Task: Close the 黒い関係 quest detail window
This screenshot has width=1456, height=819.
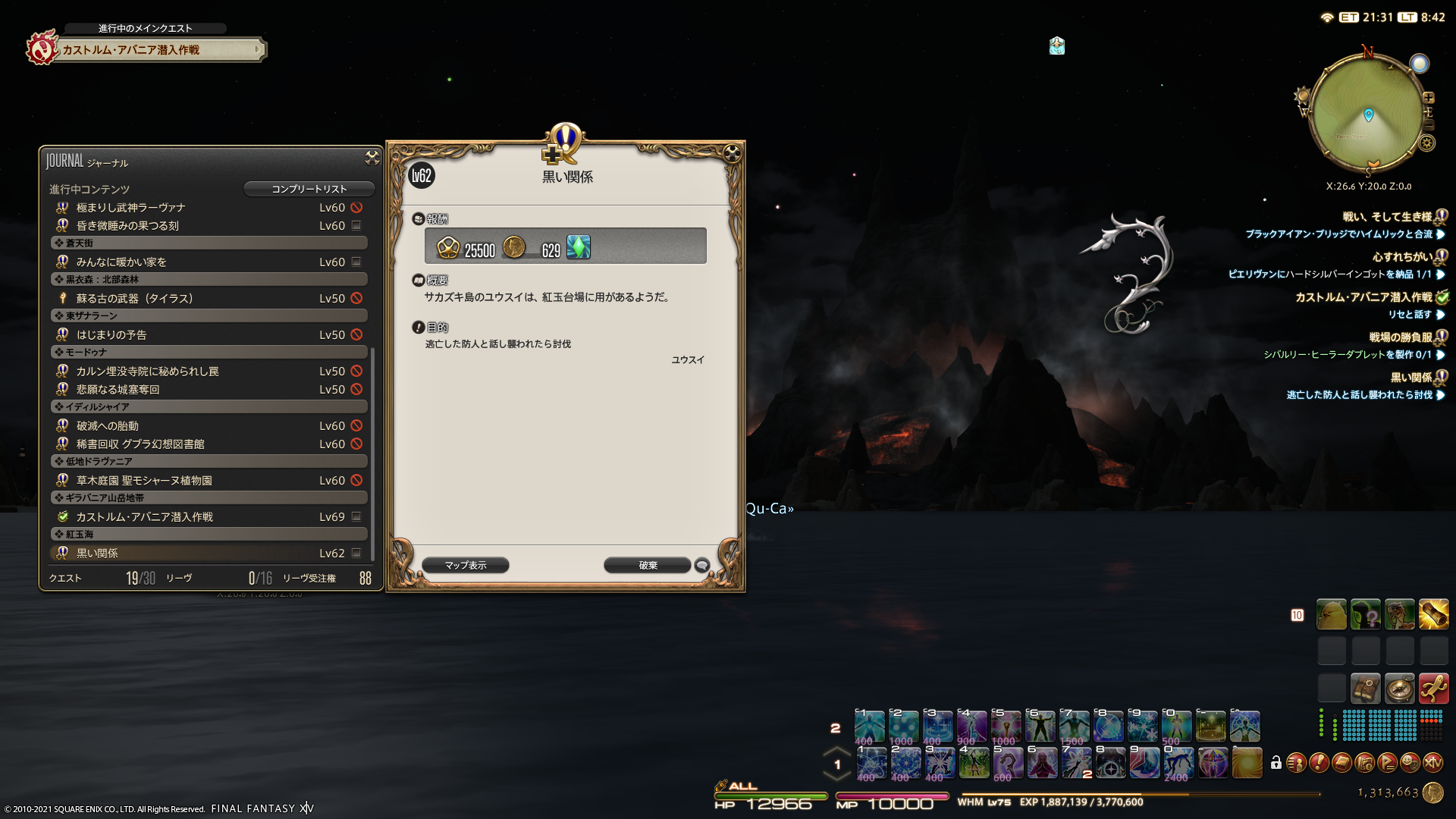Action: 732,153
